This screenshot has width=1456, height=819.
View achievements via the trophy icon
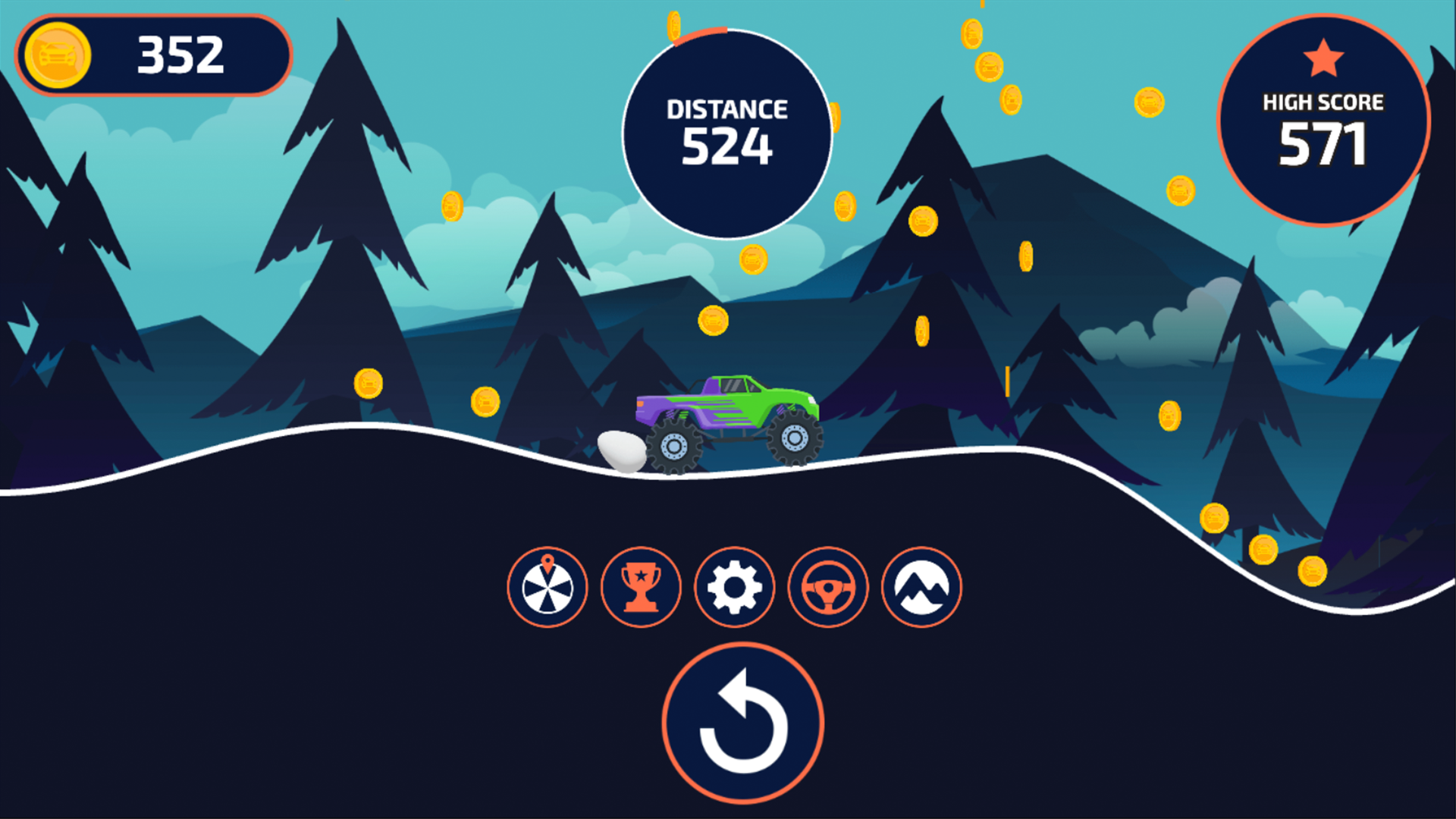pyautogui.click(x=641, y=588)
